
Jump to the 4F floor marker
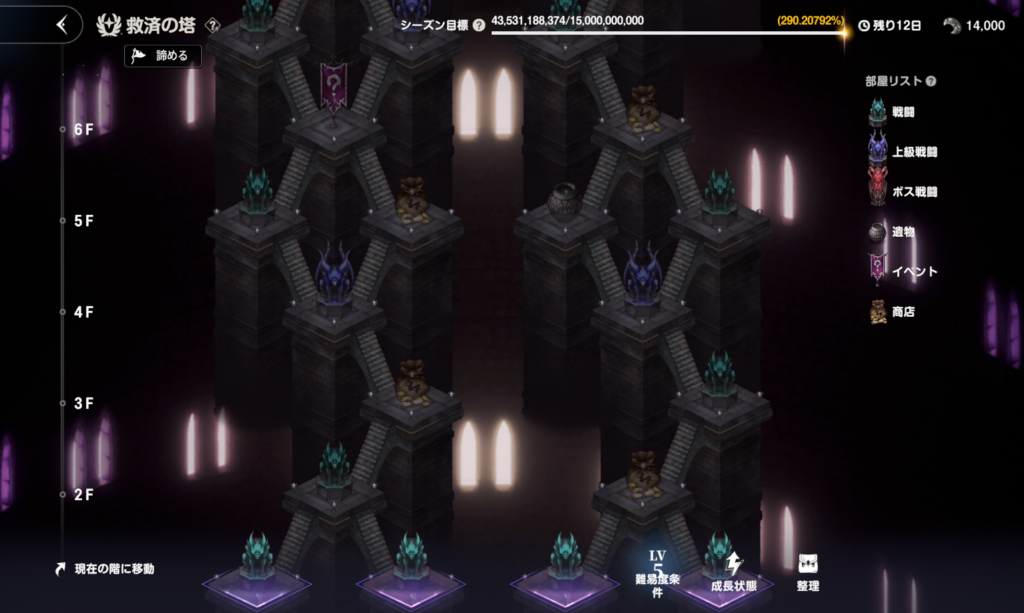[83, 312]
